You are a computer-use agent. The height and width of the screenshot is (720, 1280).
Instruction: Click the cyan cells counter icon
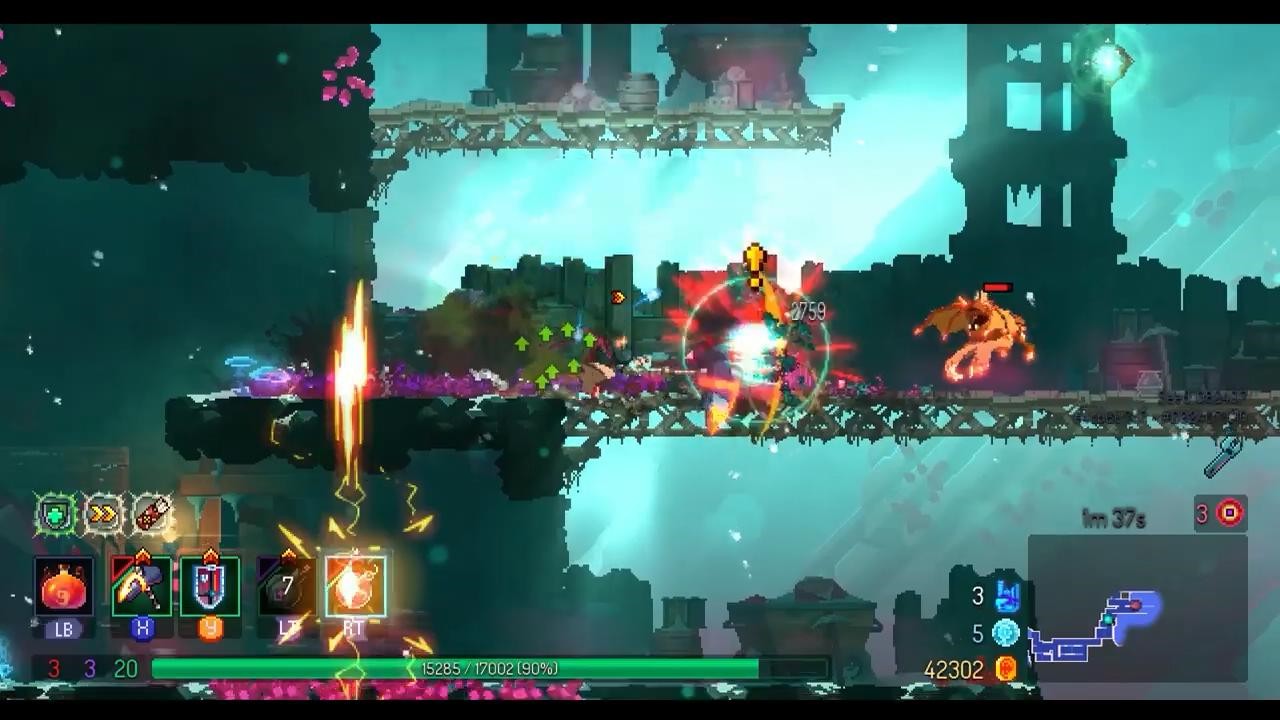tap(1006, 633)
